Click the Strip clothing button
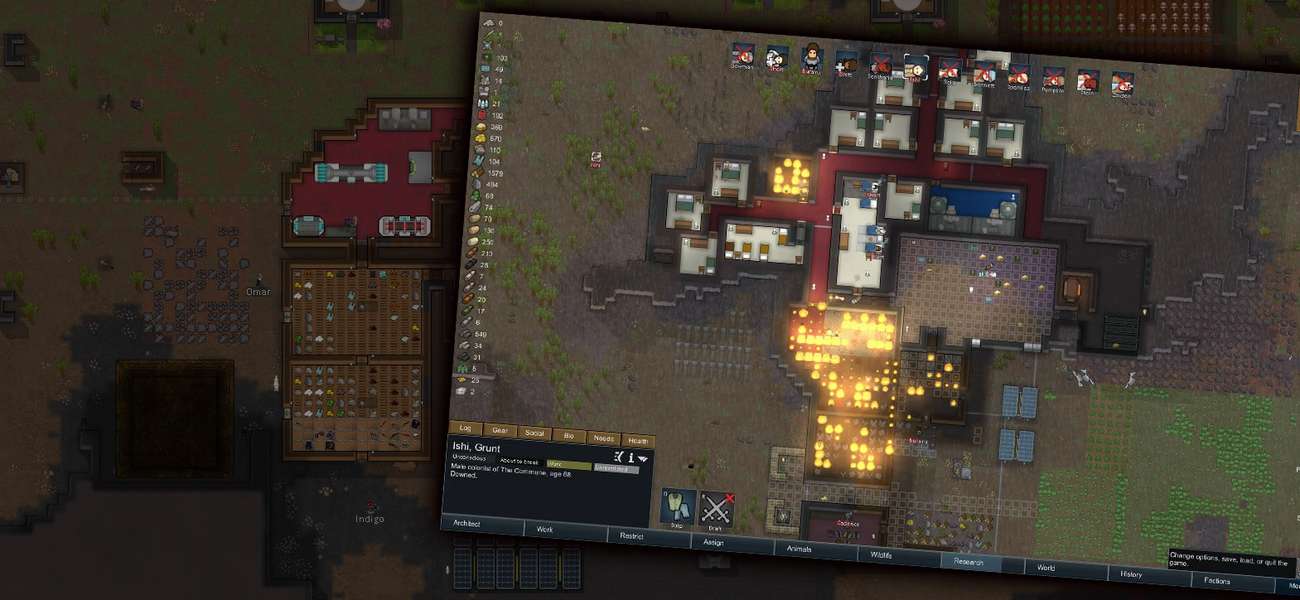 677,507
